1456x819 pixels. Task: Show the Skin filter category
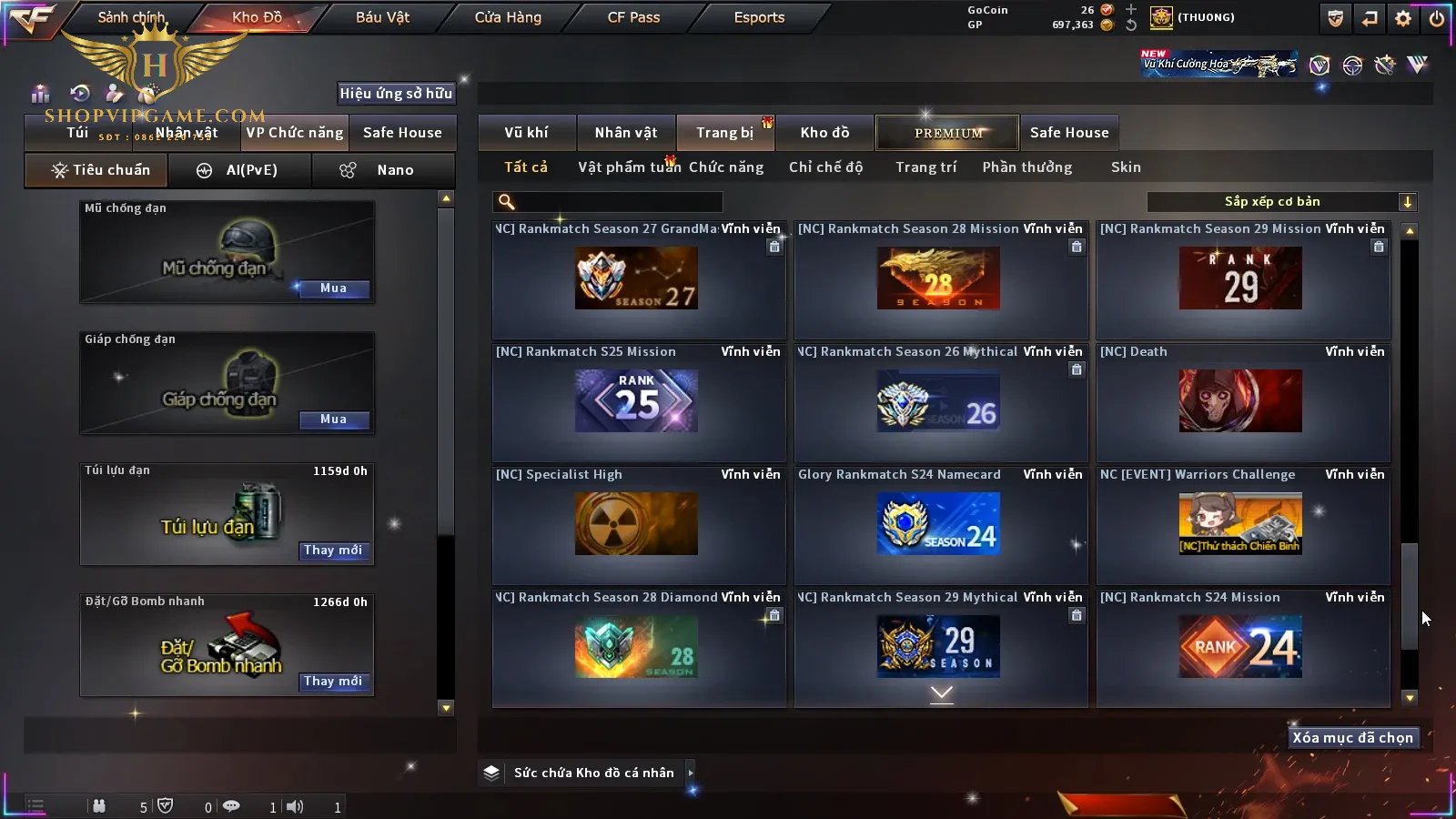[x=1126, y=167]
